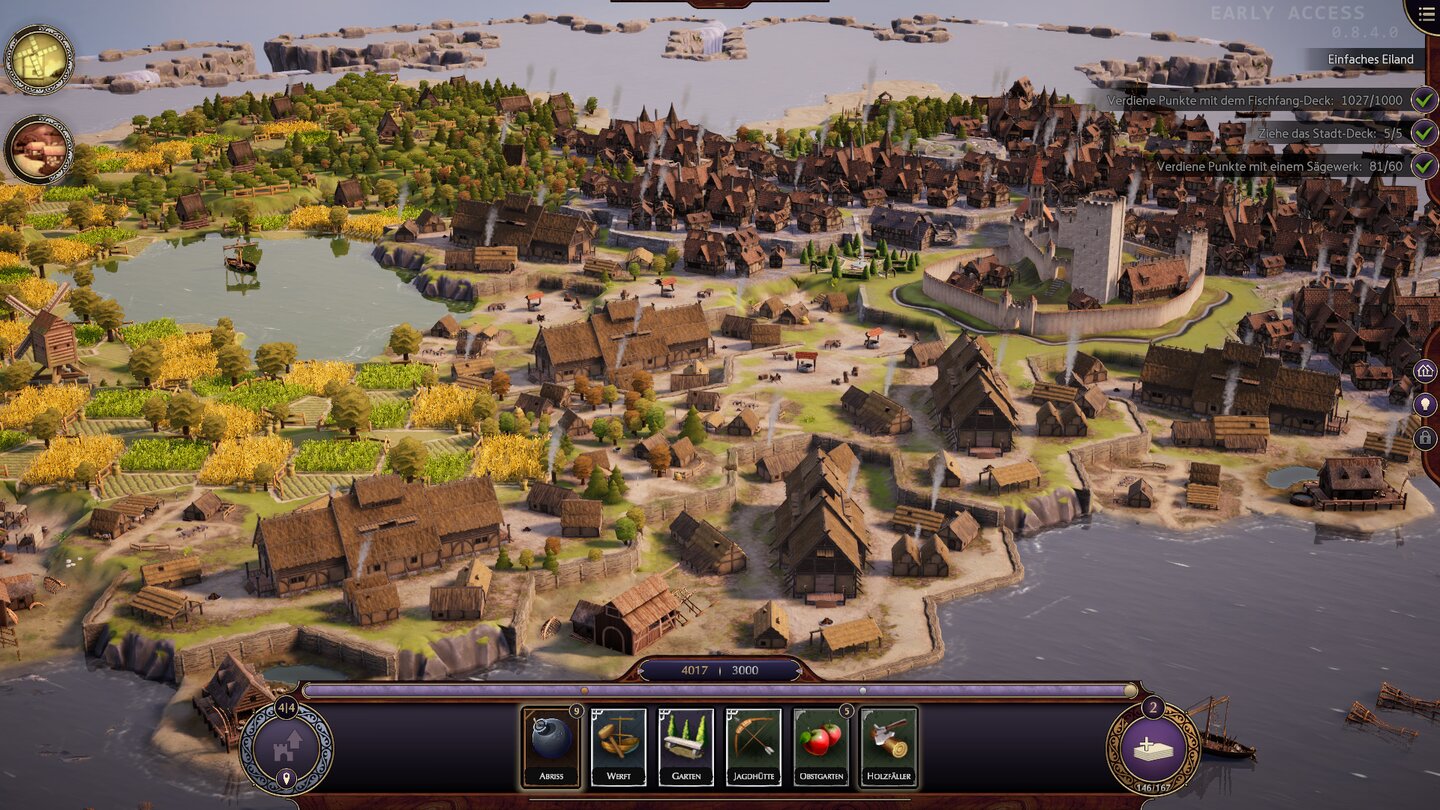The image size is (1440, 810).
Task: Click the padlock button
Action: 1425,438
